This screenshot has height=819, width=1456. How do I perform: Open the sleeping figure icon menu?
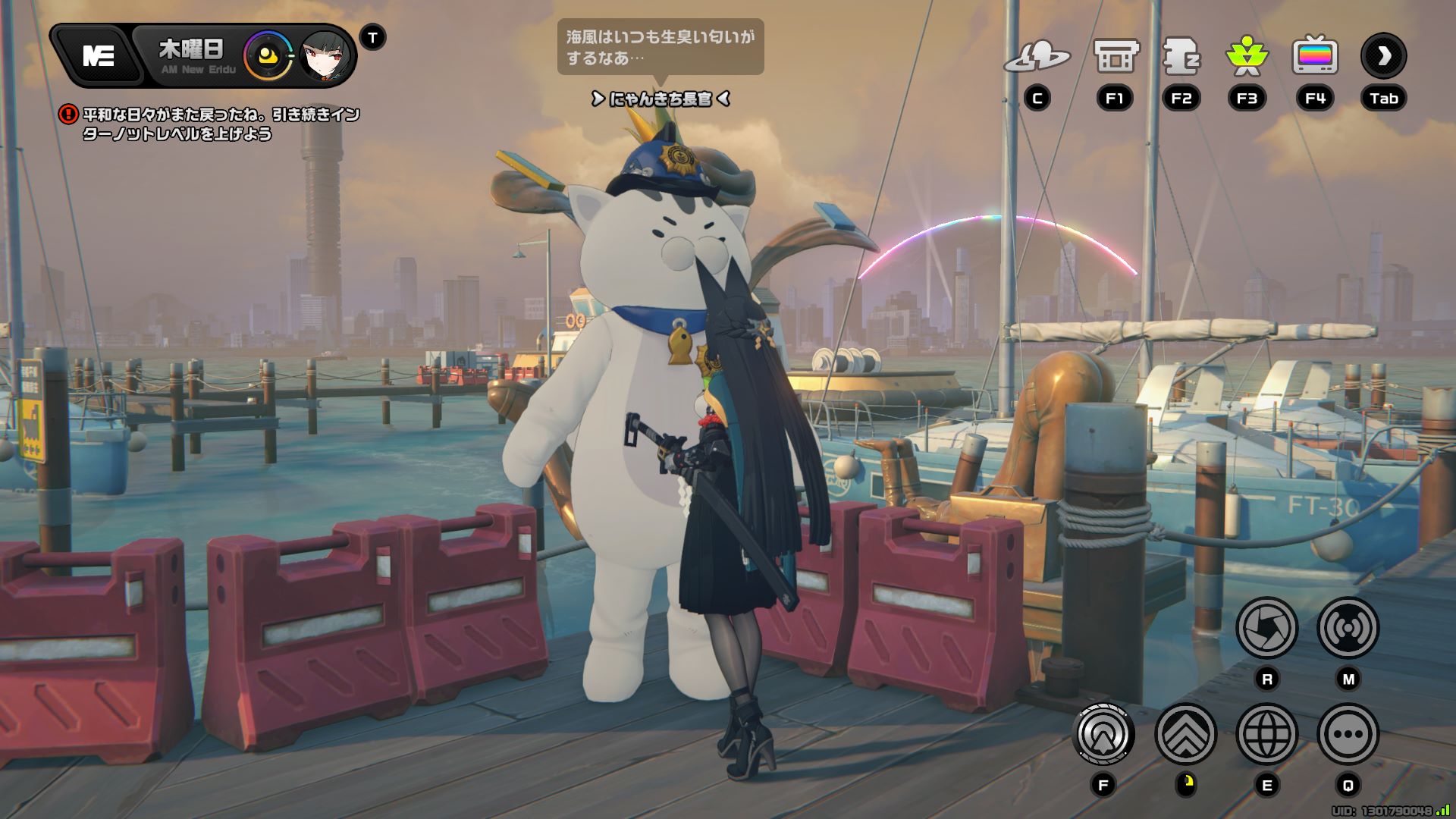click(1181, 57)
